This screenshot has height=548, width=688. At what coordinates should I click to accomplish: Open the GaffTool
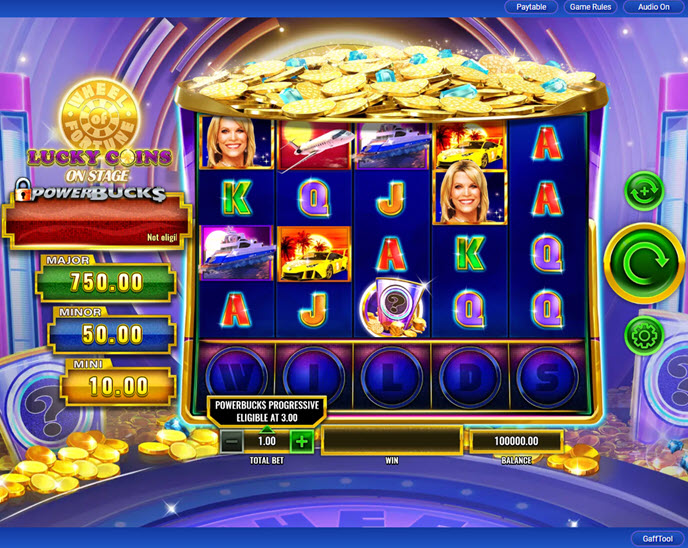click(657, 538)
